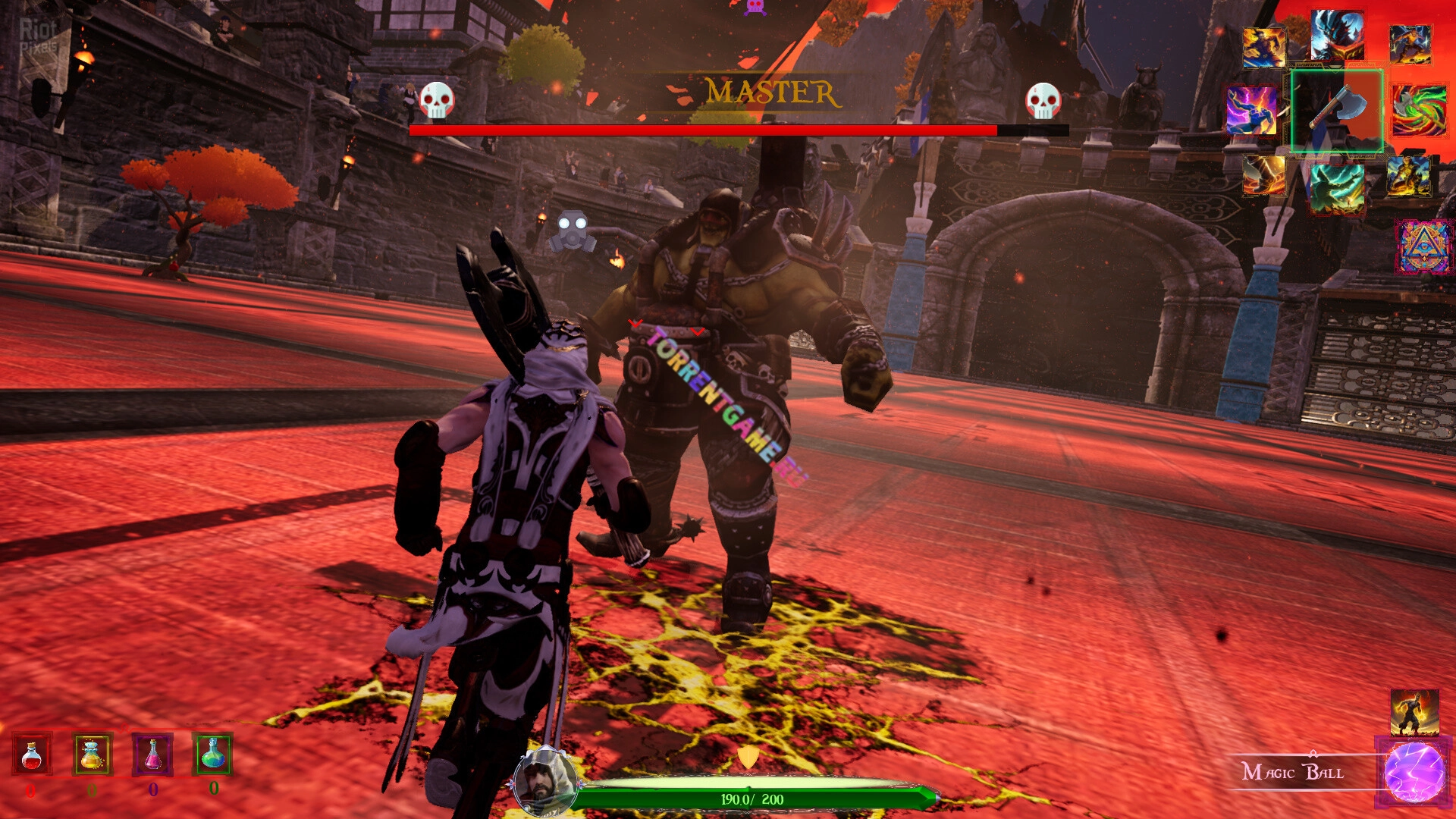Activate the Magic Ball purple orb ability
1456x819 pixels.
coord(1414,772)
